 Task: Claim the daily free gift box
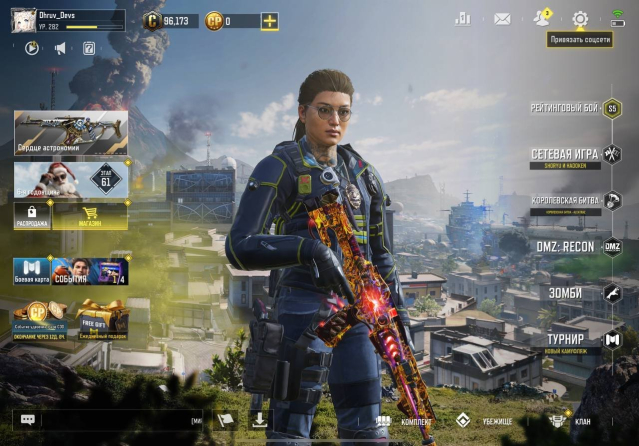(100, 319)
